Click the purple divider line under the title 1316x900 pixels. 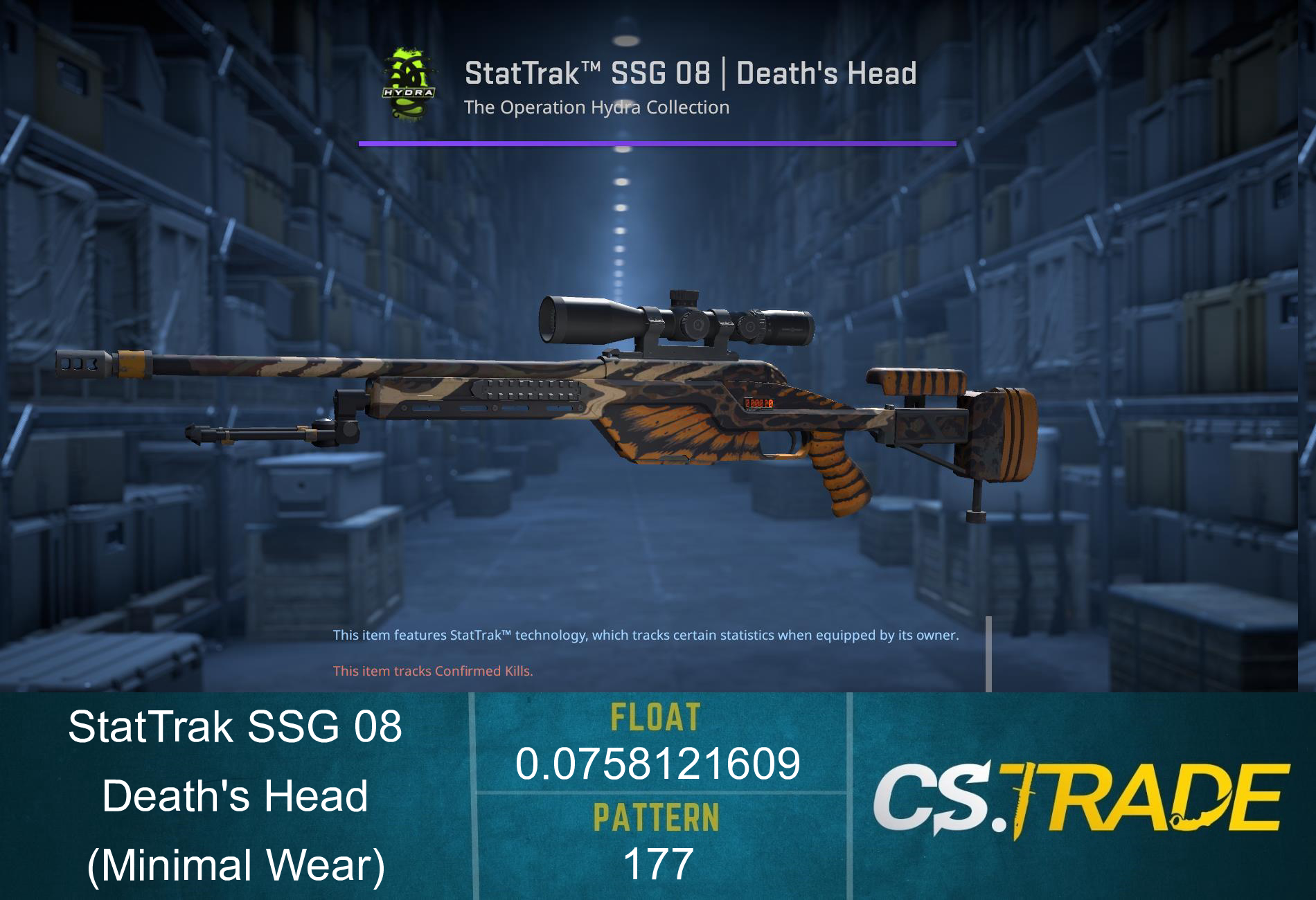658,144
